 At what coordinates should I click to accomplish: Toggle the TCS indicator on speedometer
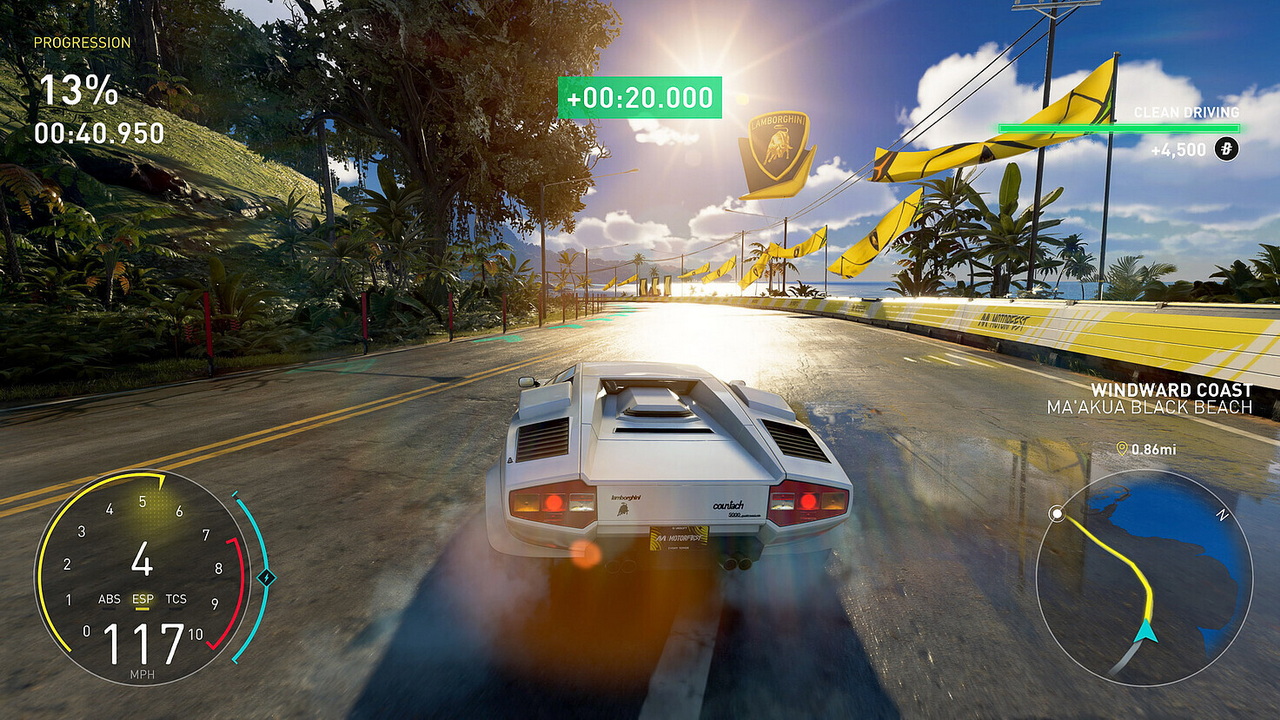[176, 599]
